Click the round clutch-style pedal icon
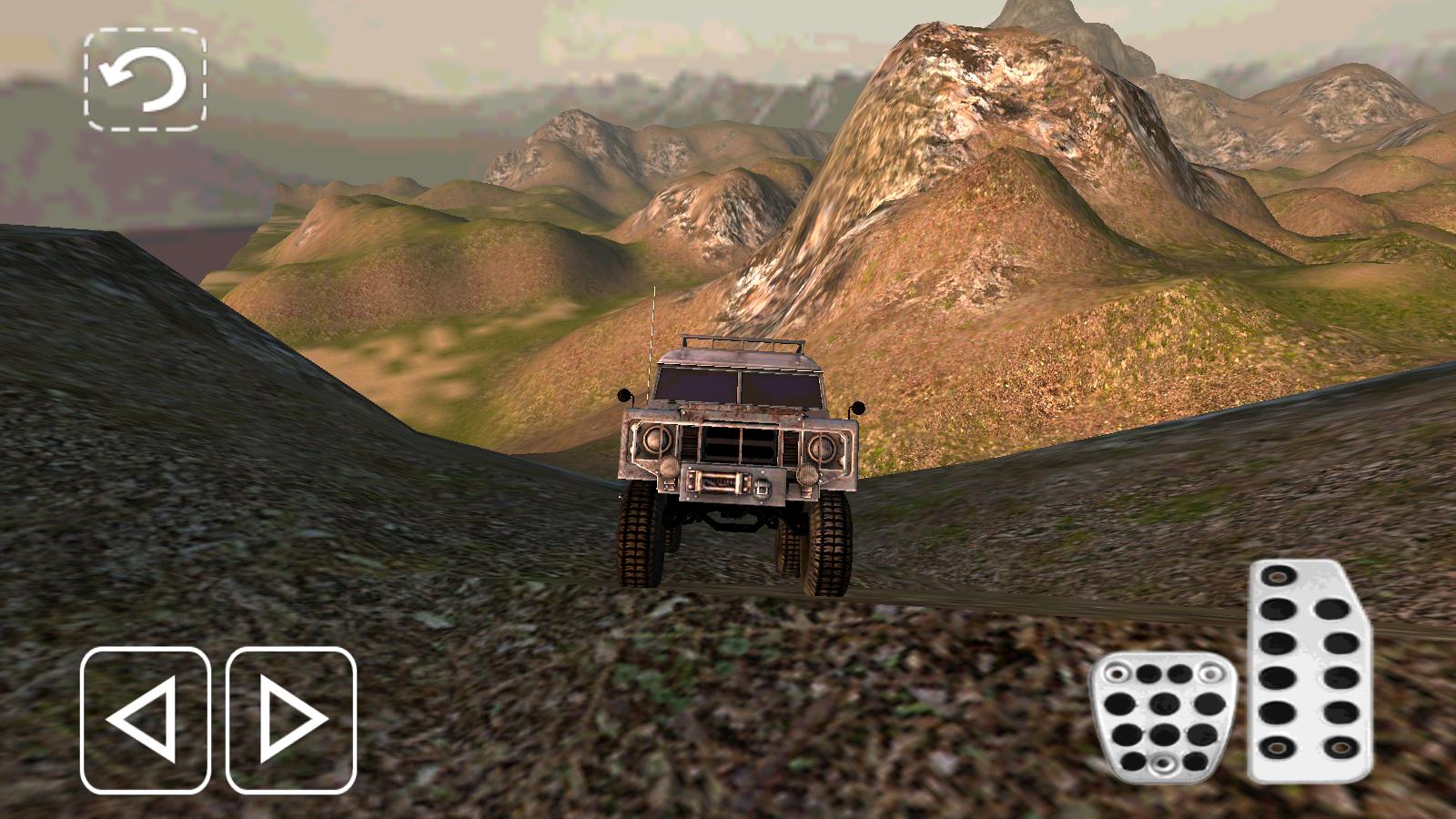Viewport: 1456px width, 819px height. pos(1163,719)
